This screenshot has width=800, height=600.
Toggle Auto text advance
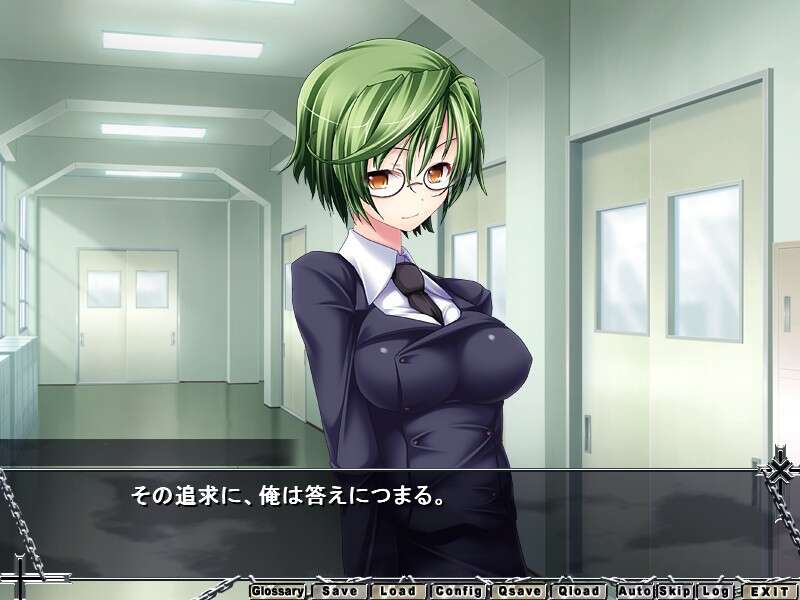pos(634,590)
